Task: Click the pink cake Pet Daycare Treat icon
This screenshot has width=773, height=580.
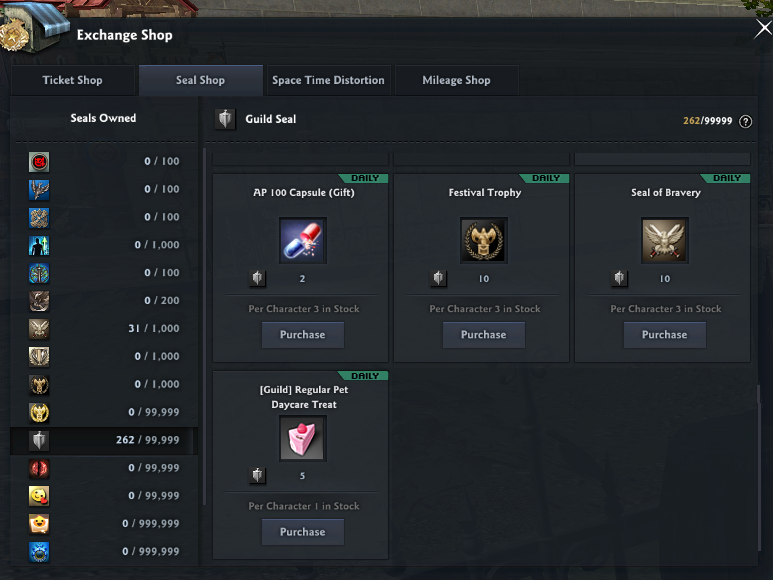Action: point(302,438)
